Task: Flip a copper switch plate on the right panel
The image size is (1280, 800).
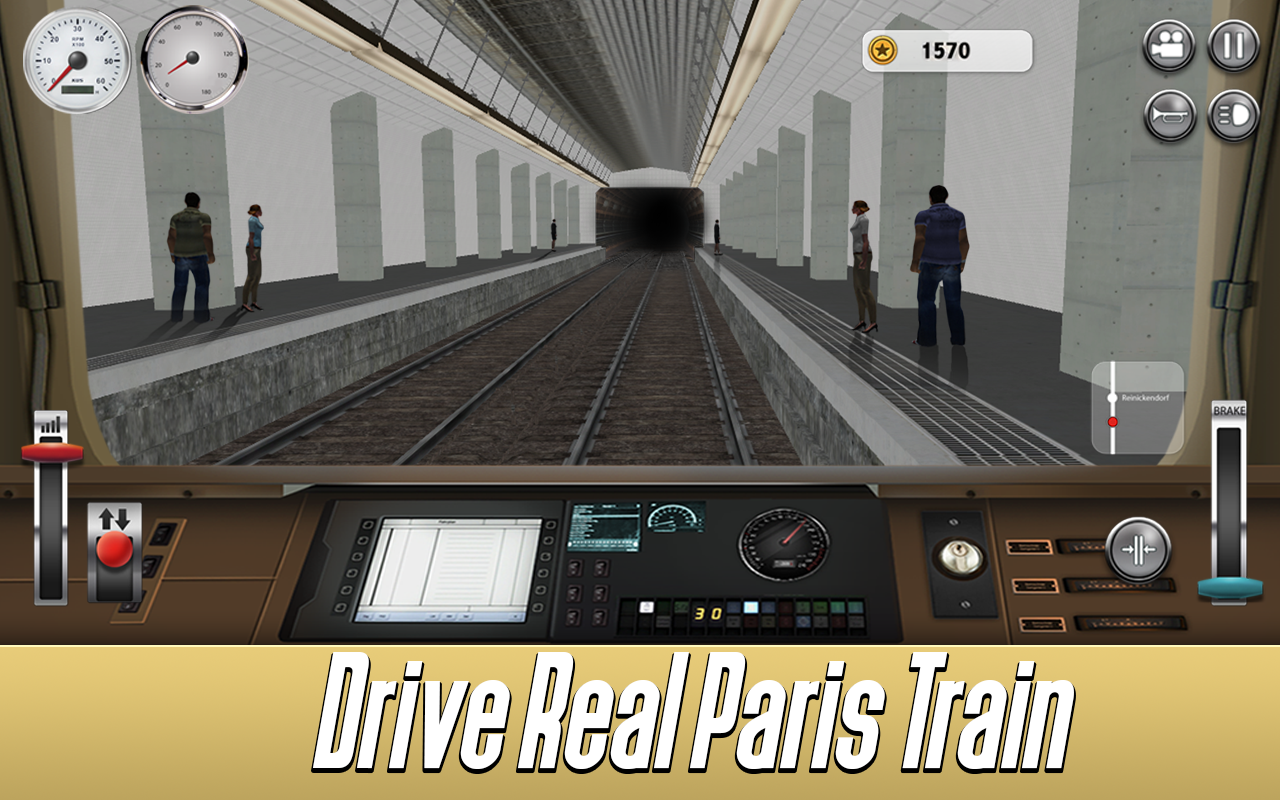Action: click(x=1029, y=548)
